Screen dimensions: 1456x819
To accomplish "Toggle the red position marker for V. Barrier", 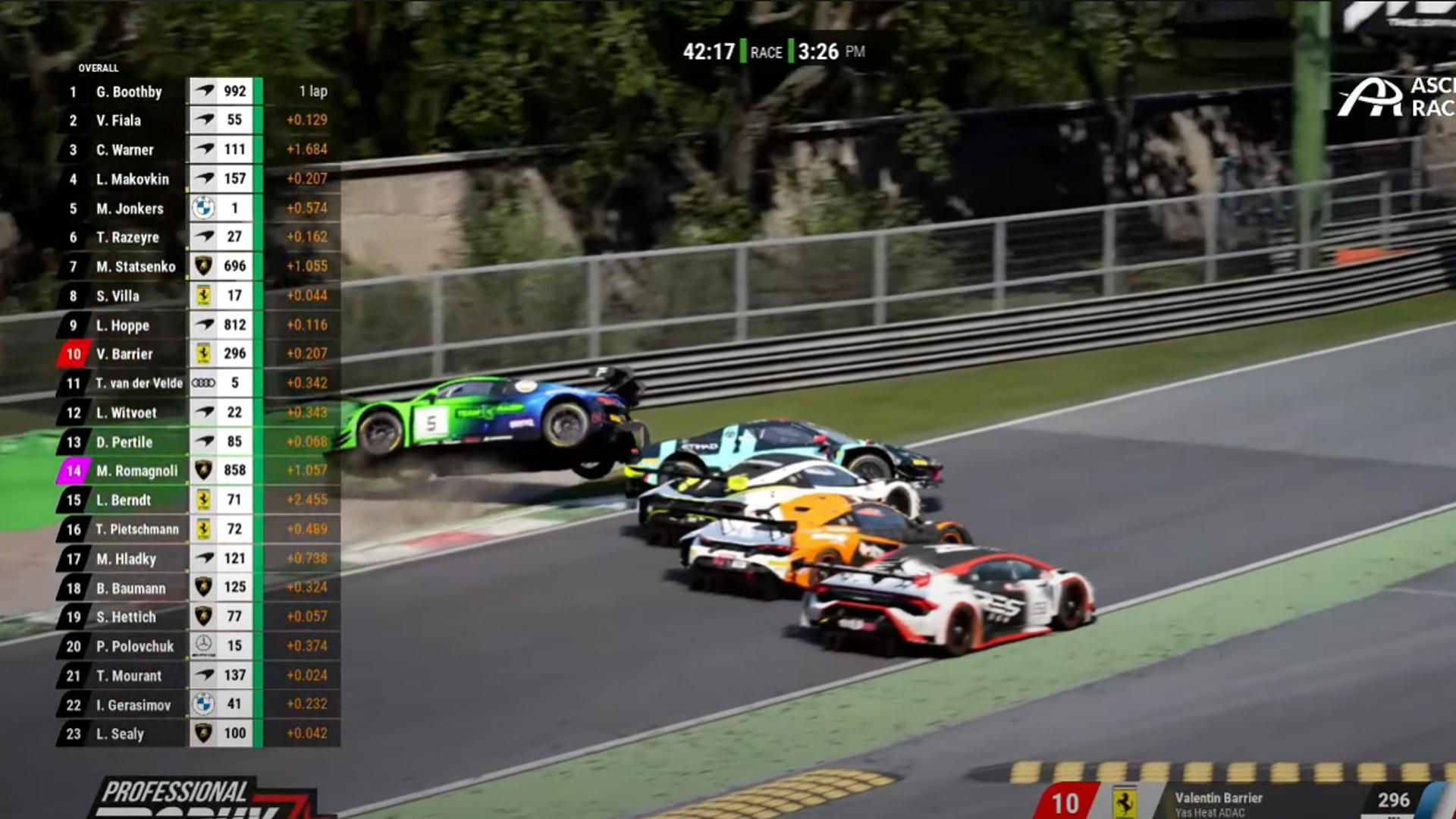I will (74, 353).
